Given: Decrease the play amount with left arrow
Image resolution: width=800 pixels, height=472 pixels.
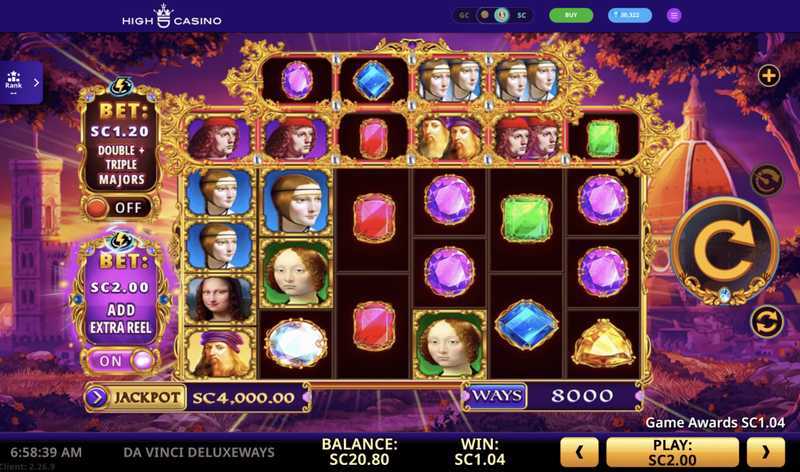Looking at the screenshot, I should (x=579, y=452).
